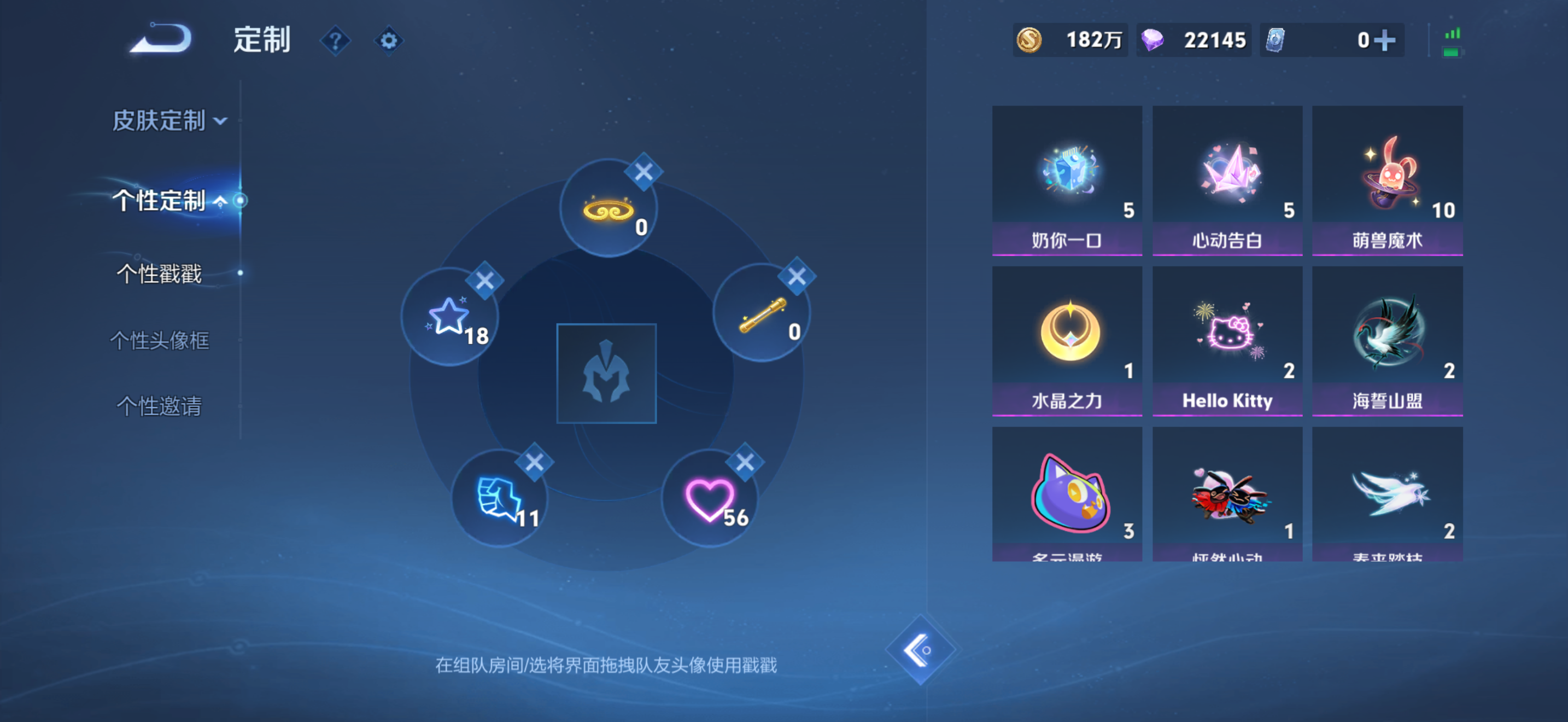The image size is (1568, 722).
Task: Select the 个性戳戳 menu item
Action: click(x=160, y=274)
